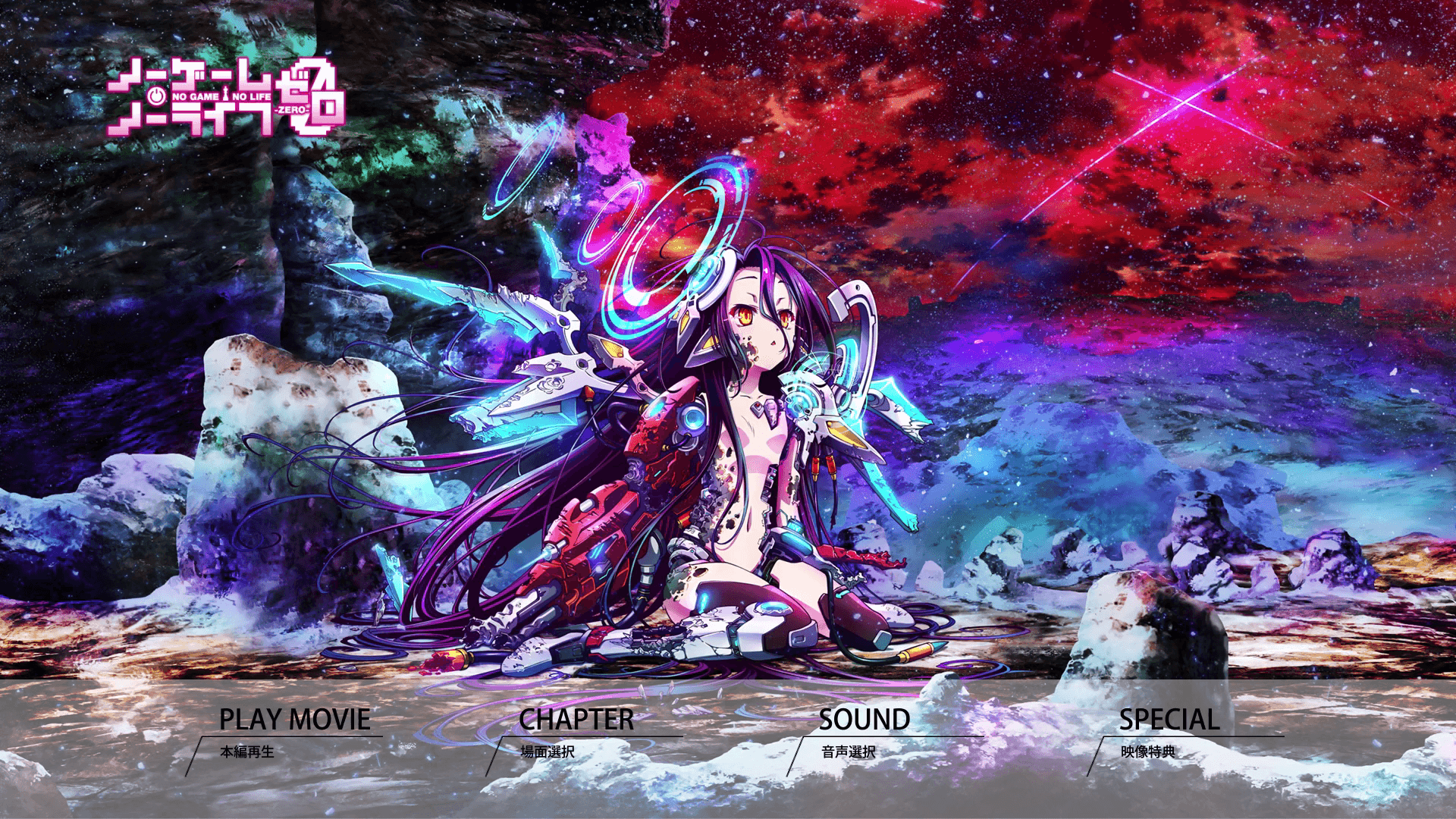Screen dimensions: 1456x819
Task: Select the chess king piece in the logo
Action: tap(225, 93)
